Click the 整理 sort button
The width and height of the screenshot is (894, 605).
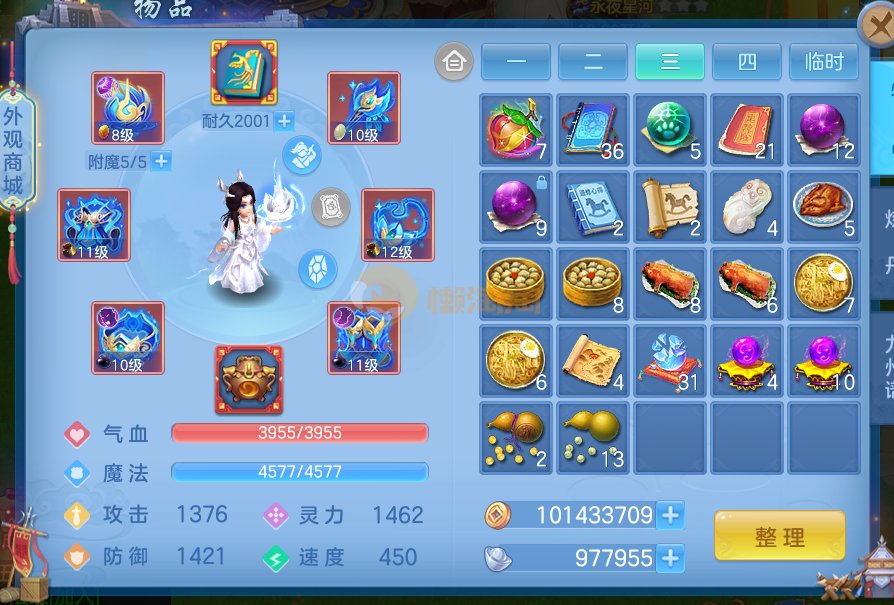coord(779,536)
